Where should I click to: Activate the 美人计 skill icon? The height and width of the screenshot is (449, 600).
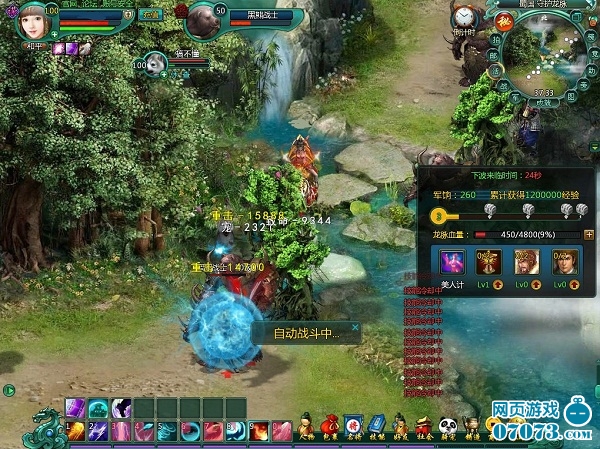(x=452, y=263)
